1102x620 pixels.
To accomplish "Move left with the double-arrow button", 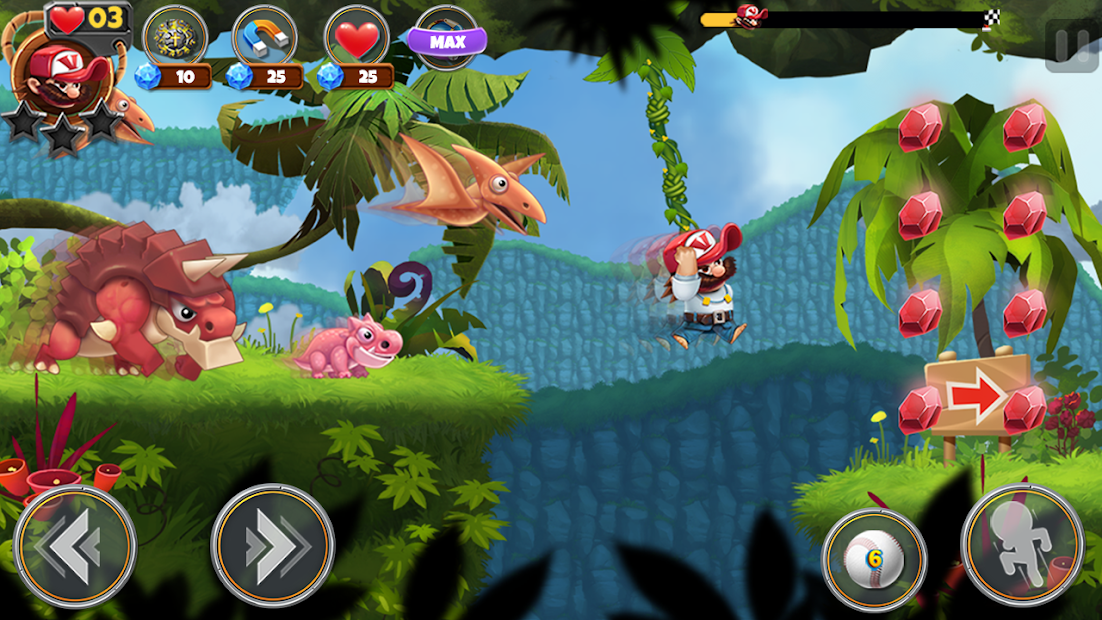I will pyautogui.click(x=75, y=546).
